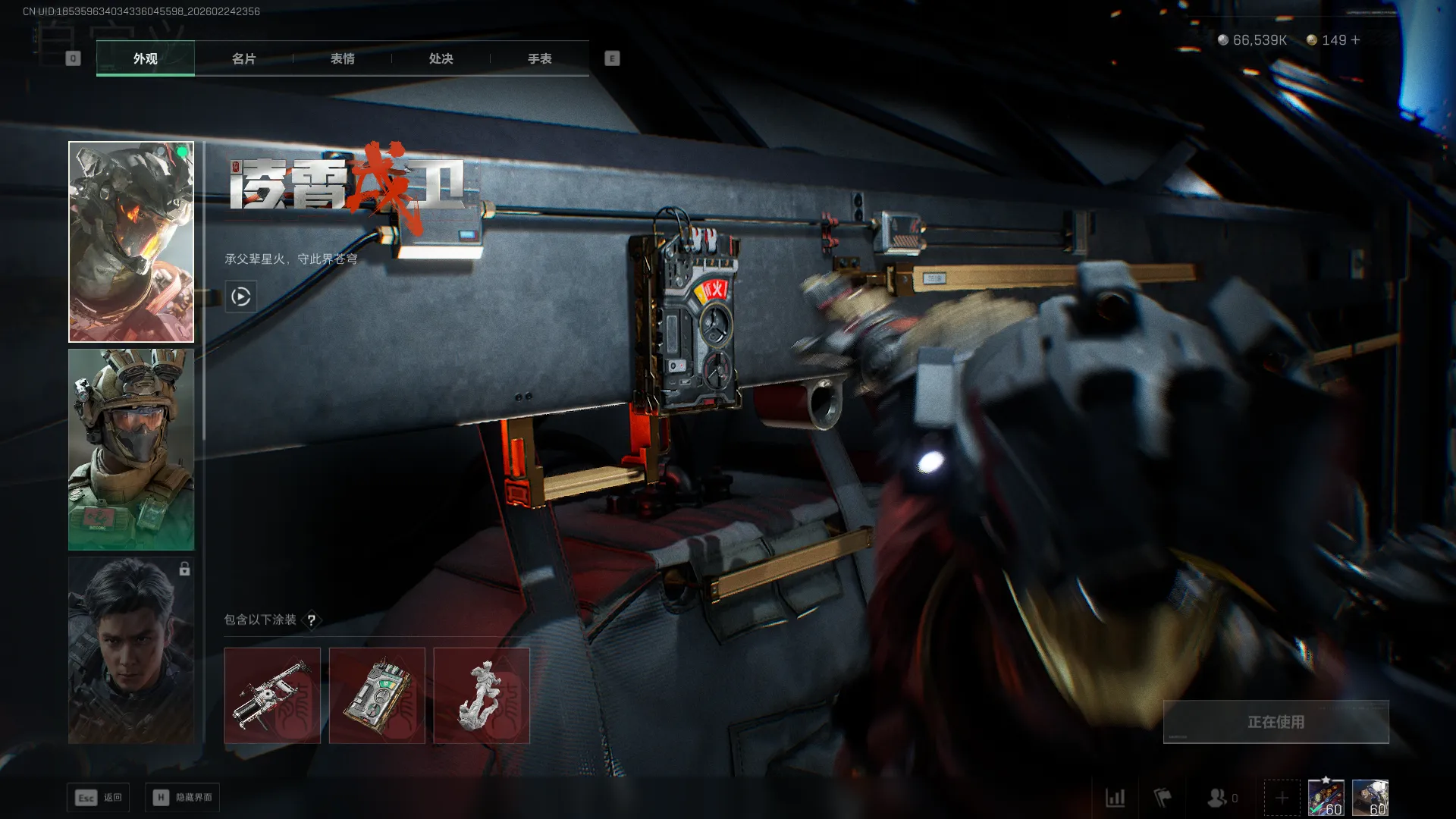Show help for included skins
The width and height of the screenshot is (1456, 819).
pyautogui.click(x=311, y=620)
